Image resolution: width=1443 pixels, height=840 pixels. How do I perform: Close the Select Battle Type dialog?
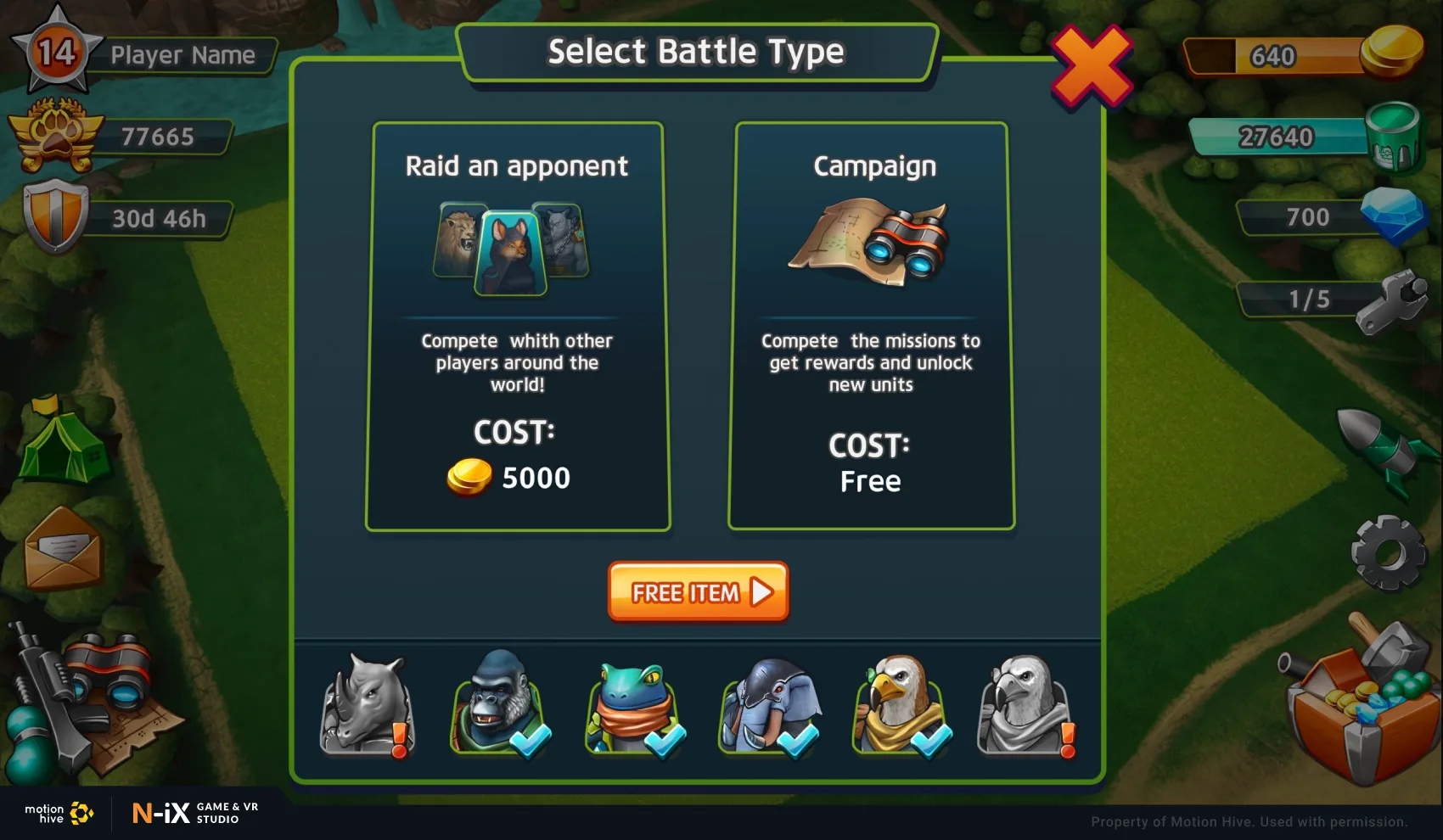(1092, 67)
